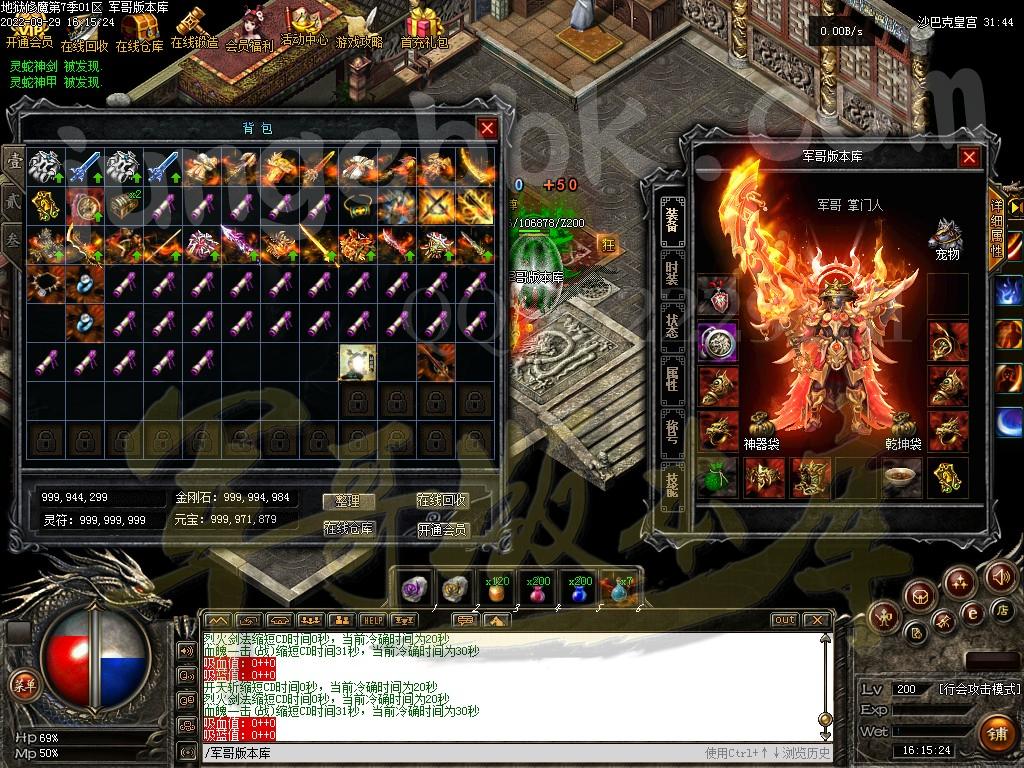The height and width of the screenshot is (768, 1024).
Task: Click the 在线回收 button in bag panel
Action: click(x=442, y=501)
